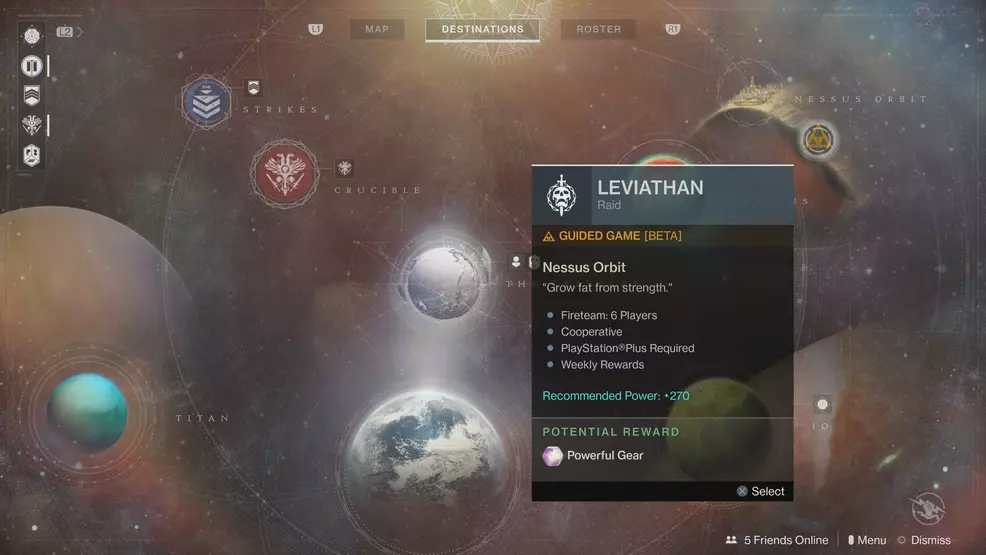Click the flower milestone icon atop the sidebar
The height and width of the screenshot is (555, 986).
click(32, 36)
